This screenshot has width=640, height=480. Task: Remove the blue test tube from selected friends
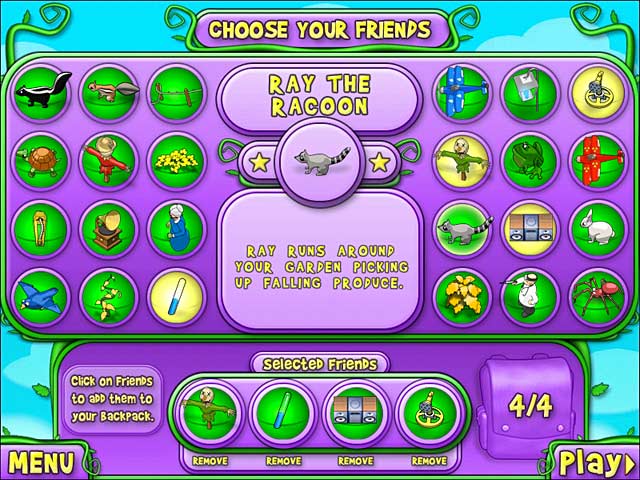pos(283,461)
